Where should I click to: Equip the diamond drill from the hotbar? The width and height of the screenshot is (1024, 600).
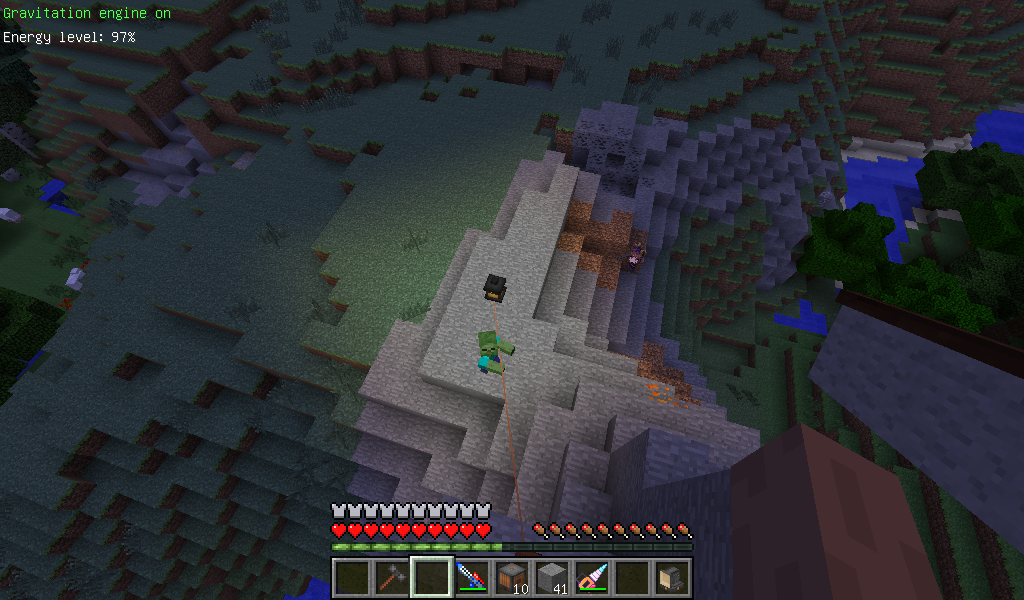(x=591, y=578)
